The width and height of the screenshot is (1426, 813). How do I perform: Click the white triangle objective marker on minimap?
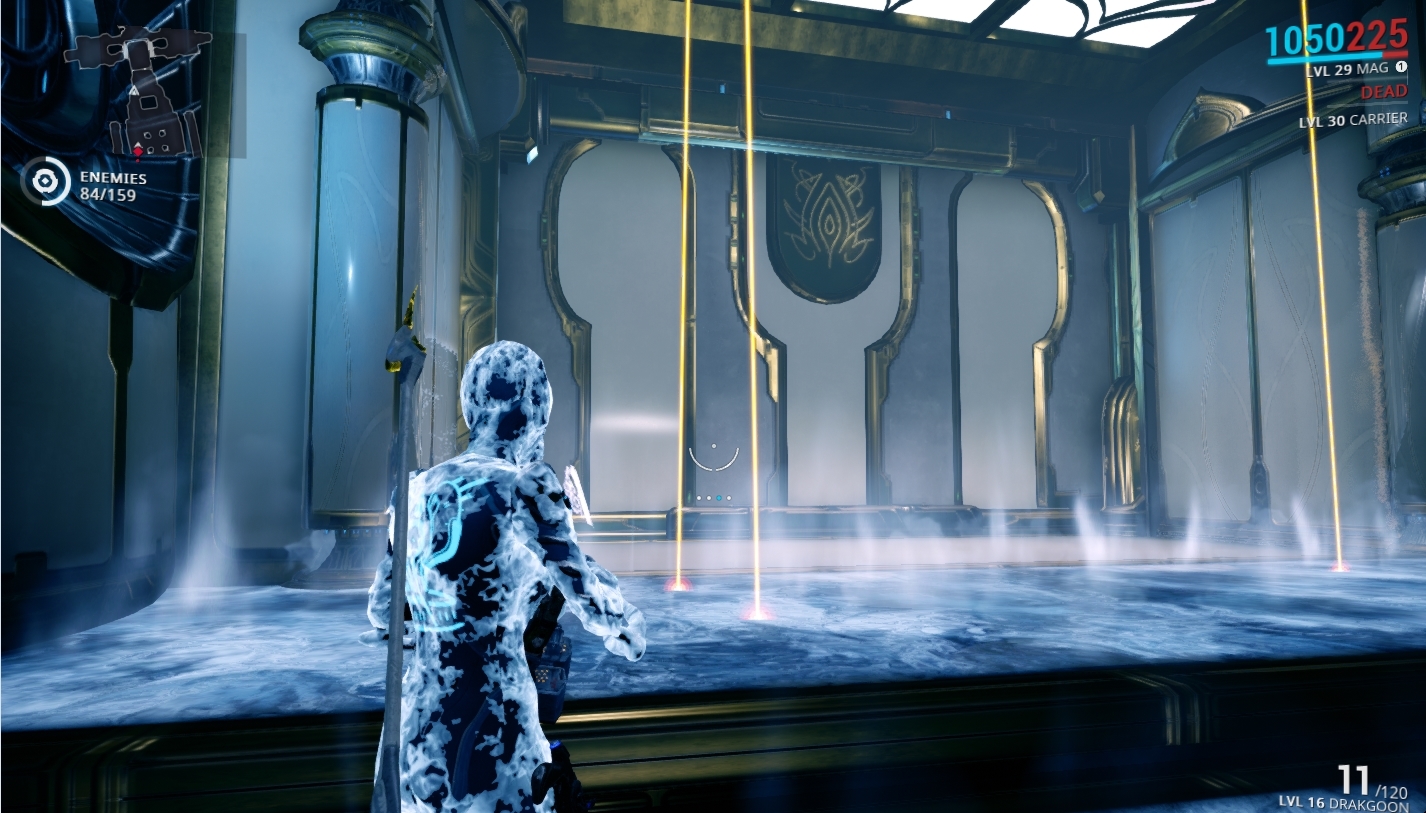(x=134, y=91)
